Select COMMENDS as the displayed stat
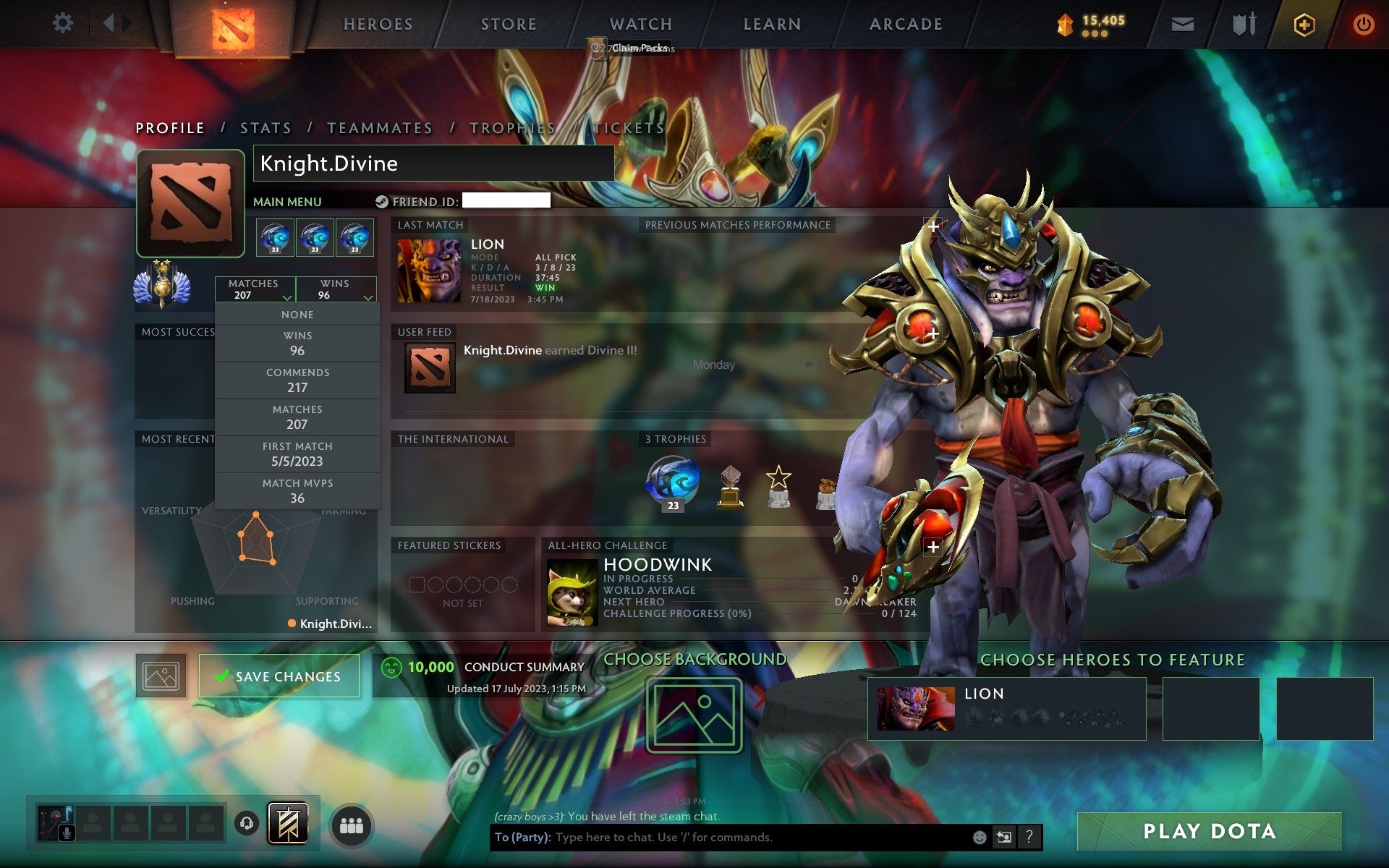The width and height of the screenshot is (1389, 868). (298, 380)
